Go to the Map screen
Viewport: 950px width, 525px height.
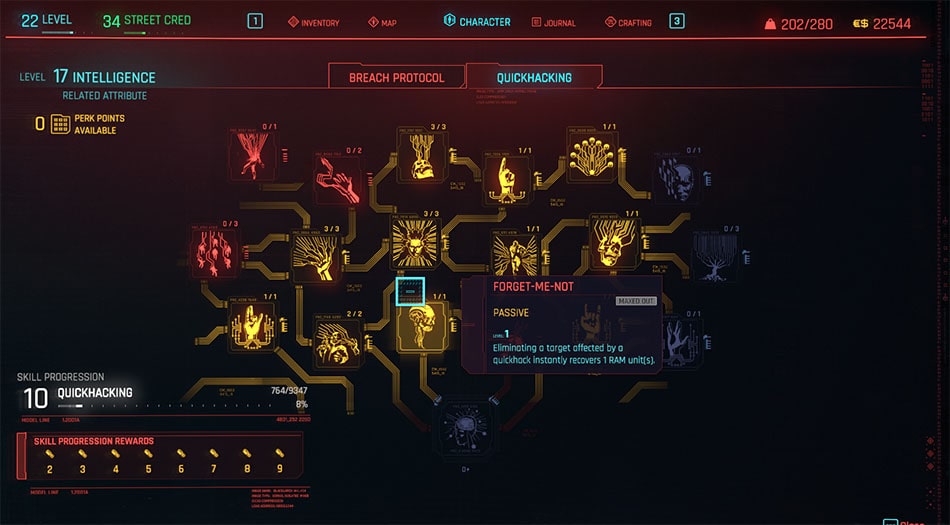(x=382, y=22)
